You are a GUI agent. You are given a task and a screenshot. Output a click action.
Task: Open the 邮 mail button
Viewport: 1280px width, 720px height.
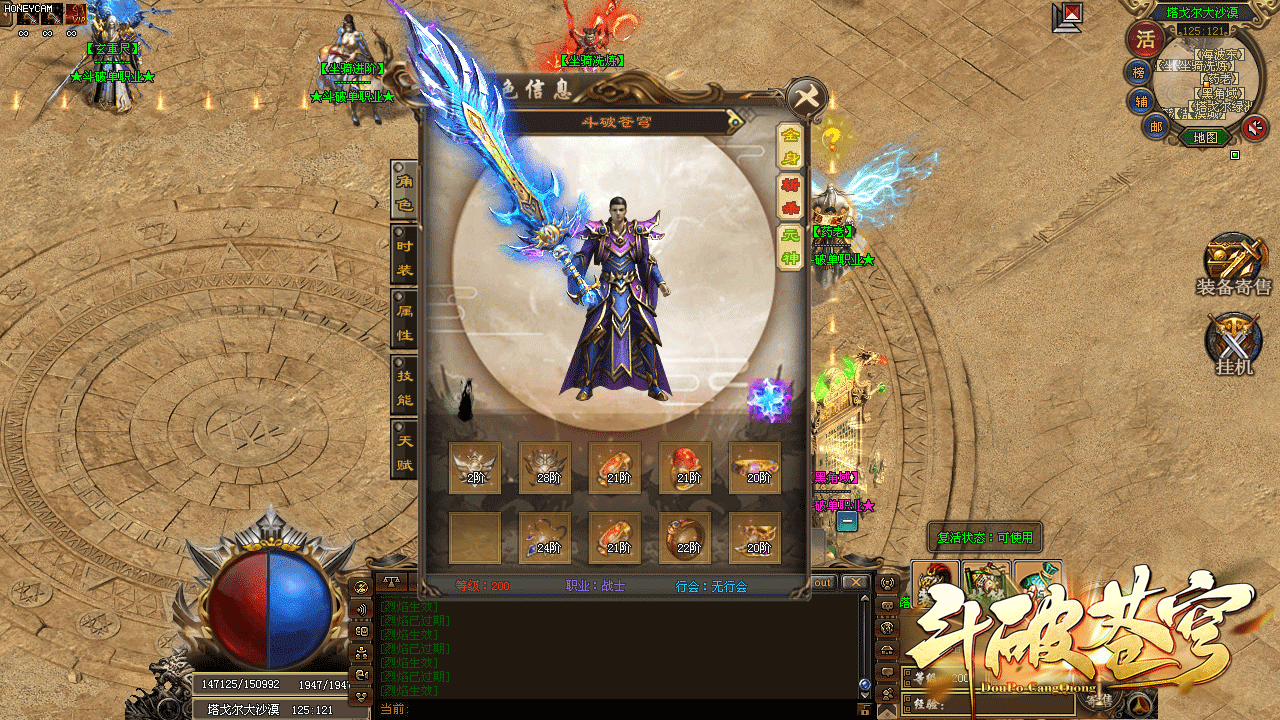pos(1156,126)
